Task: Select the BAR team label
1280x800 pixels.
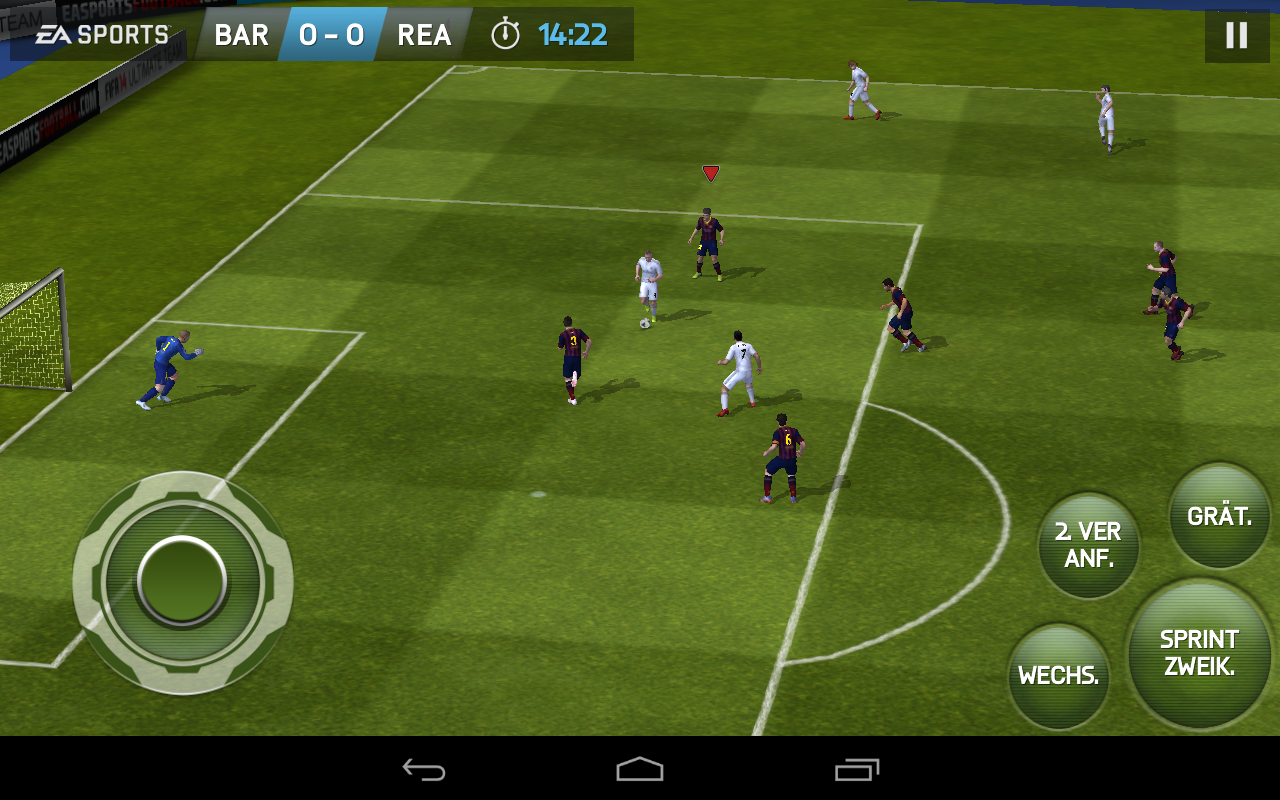Action: click(240, 34)
